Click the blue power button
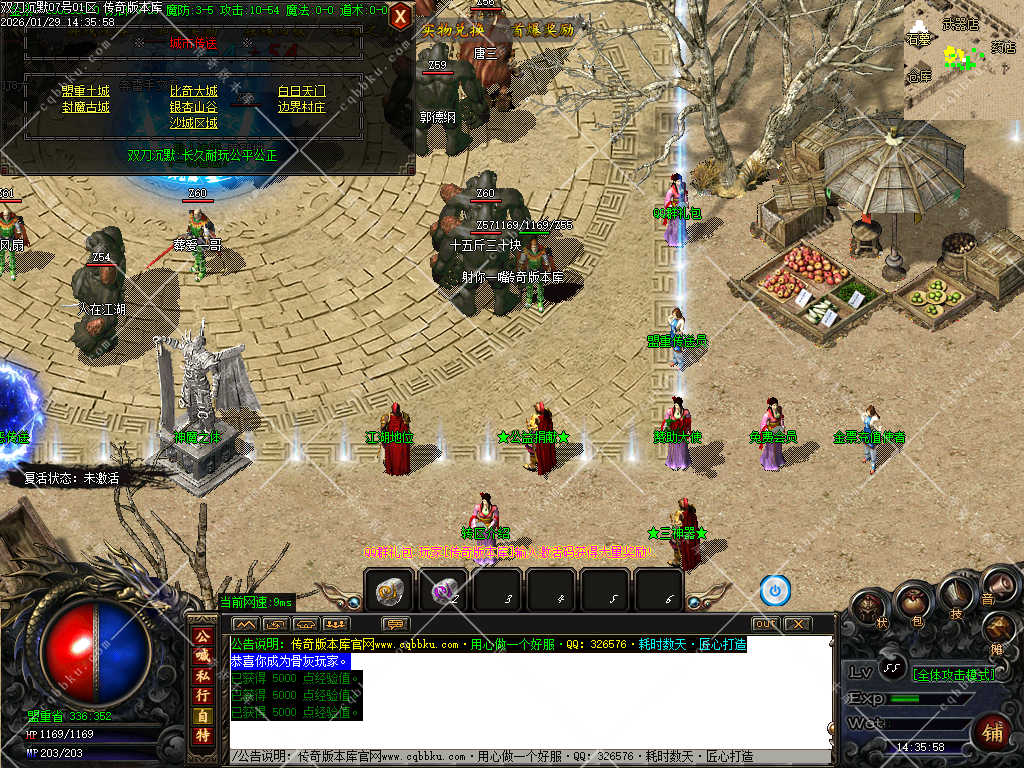Image resolution: width=1024 pixels, height=768 pixels. point(775,591)
